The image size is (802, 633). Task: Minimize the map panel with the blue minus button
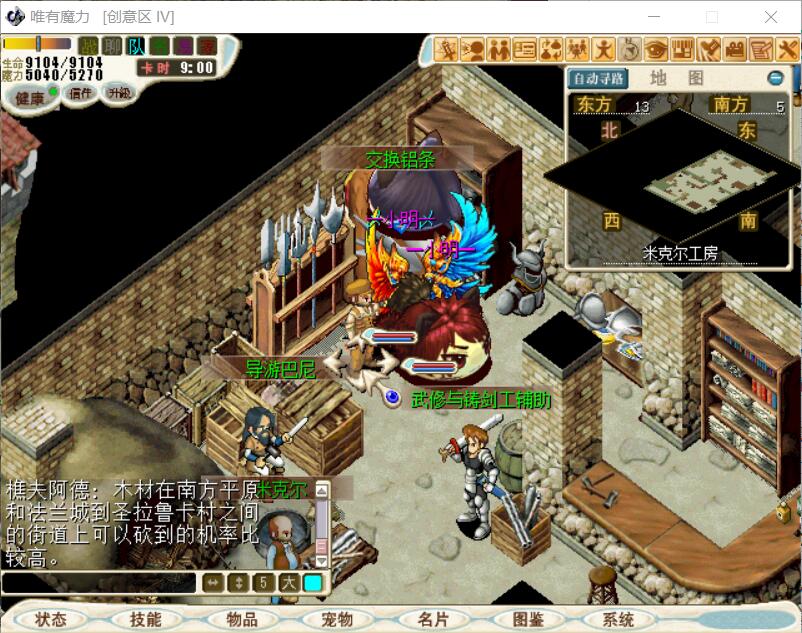coord(776,78)
